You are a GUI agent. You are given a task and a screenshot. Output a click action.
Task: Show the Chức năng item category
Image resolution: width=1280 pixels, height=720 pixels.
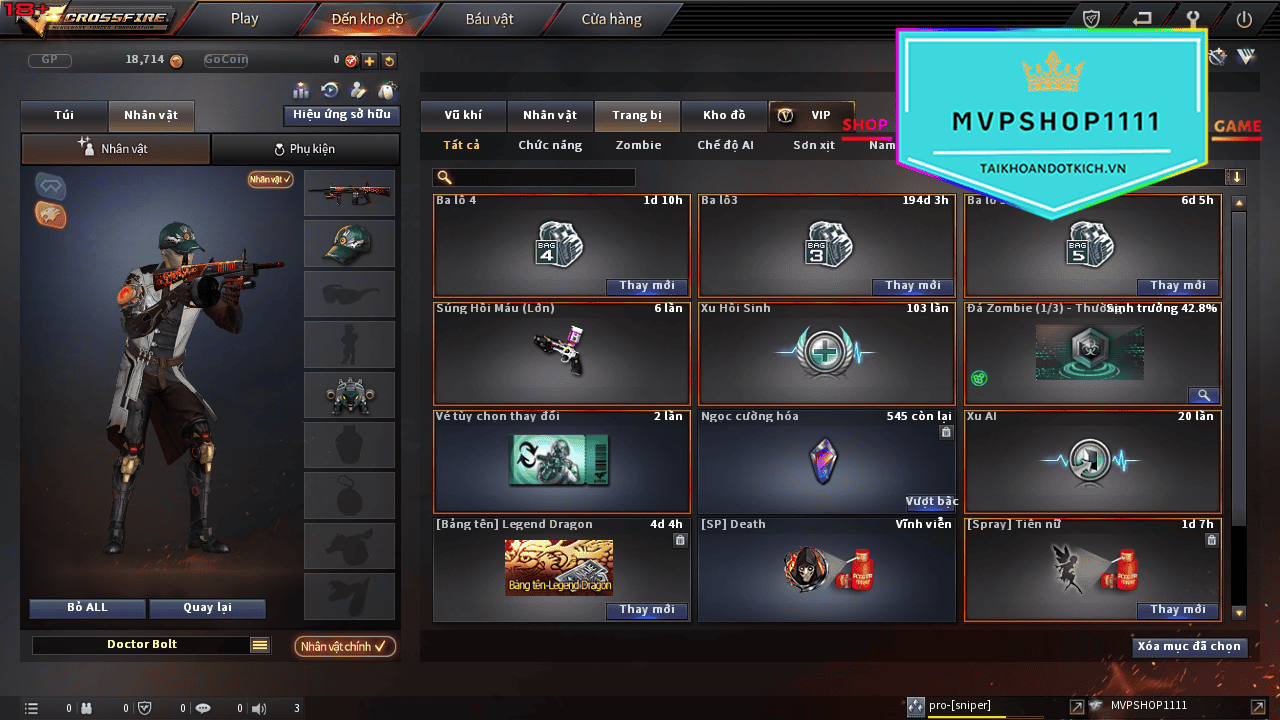550,146
